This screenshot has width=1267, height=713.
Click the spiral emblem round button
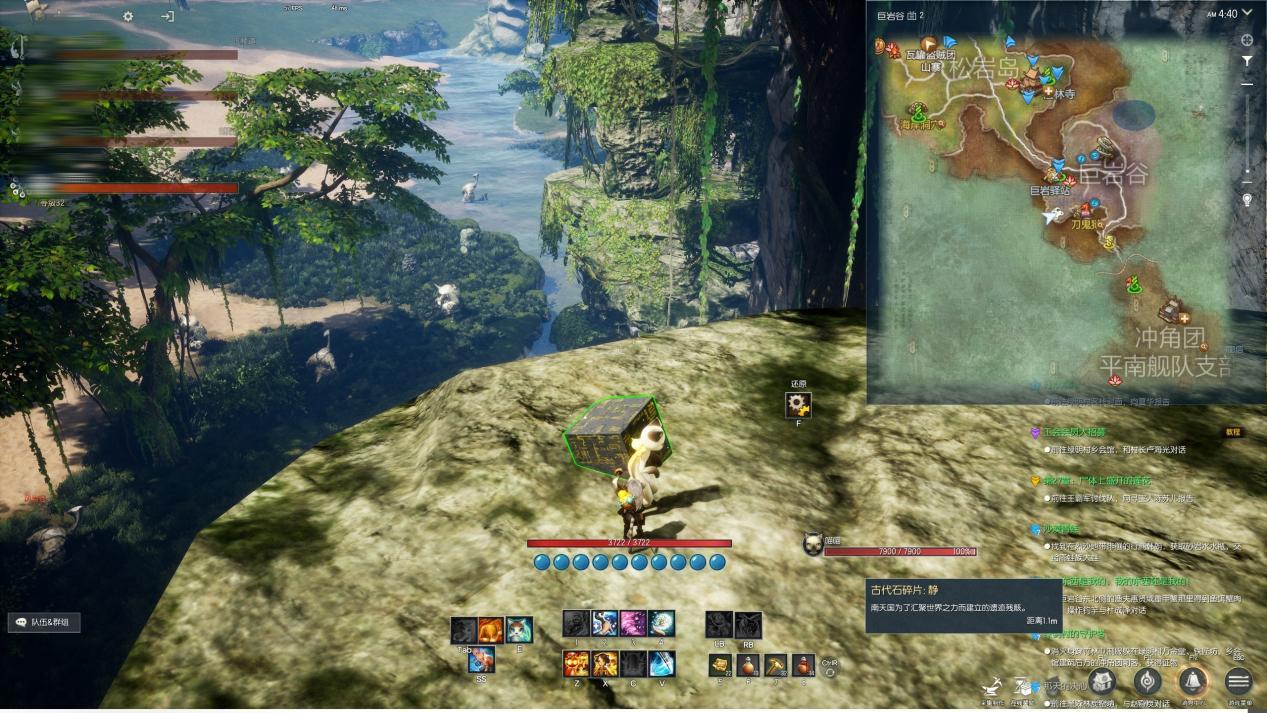coord(1147,682)
